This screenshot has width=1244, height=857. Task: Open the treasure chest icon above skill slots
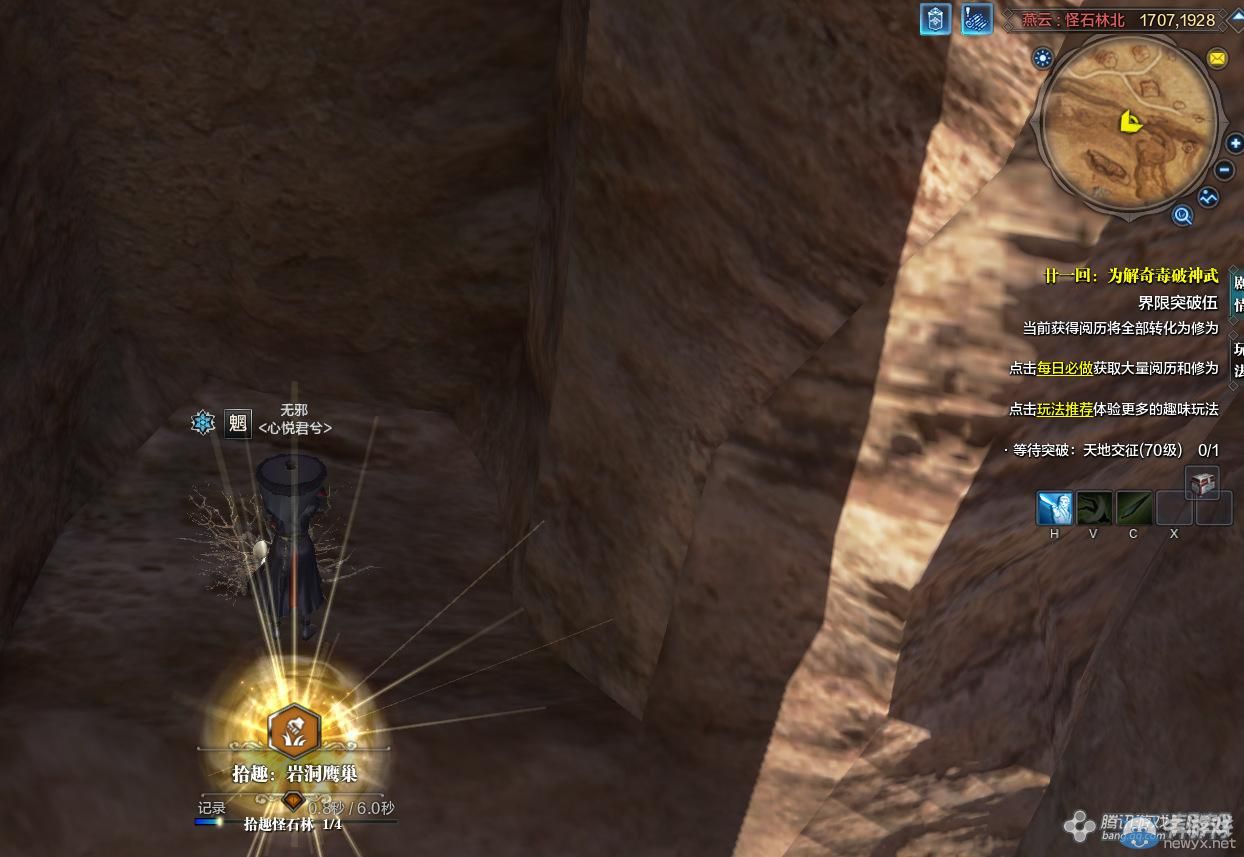(1201, 483)
